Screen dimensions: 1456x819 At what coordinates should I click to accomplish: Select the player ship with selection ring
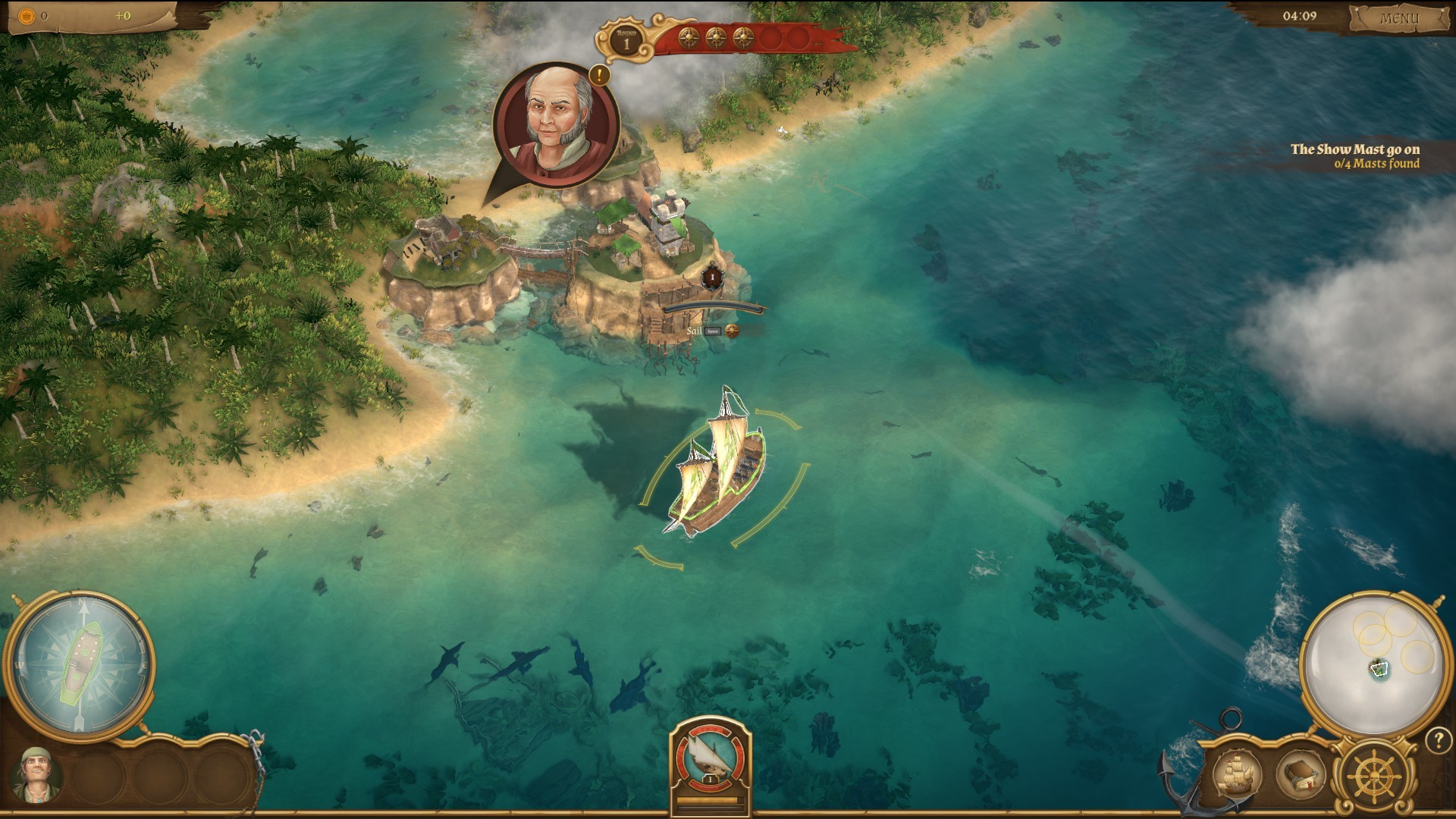pyautogui.click(x=717, y=470)
